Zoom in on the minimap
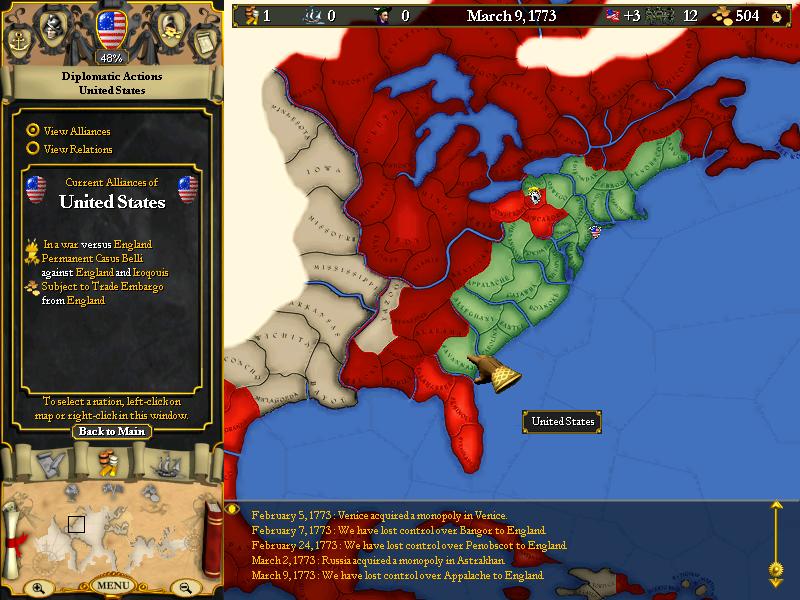This screenshot has width=800, height=600. 37,588
